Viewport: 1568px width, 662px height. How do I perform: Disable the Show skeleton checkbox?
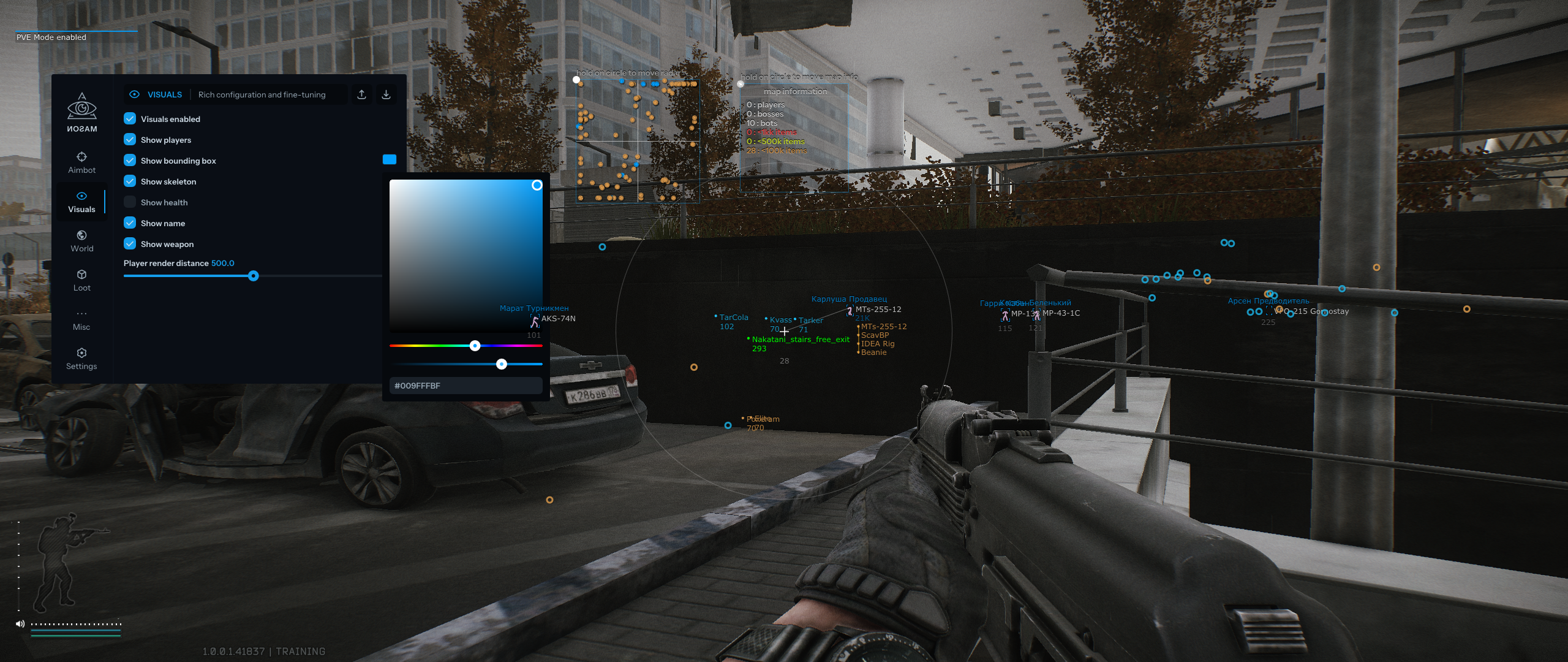pos(130,181)
